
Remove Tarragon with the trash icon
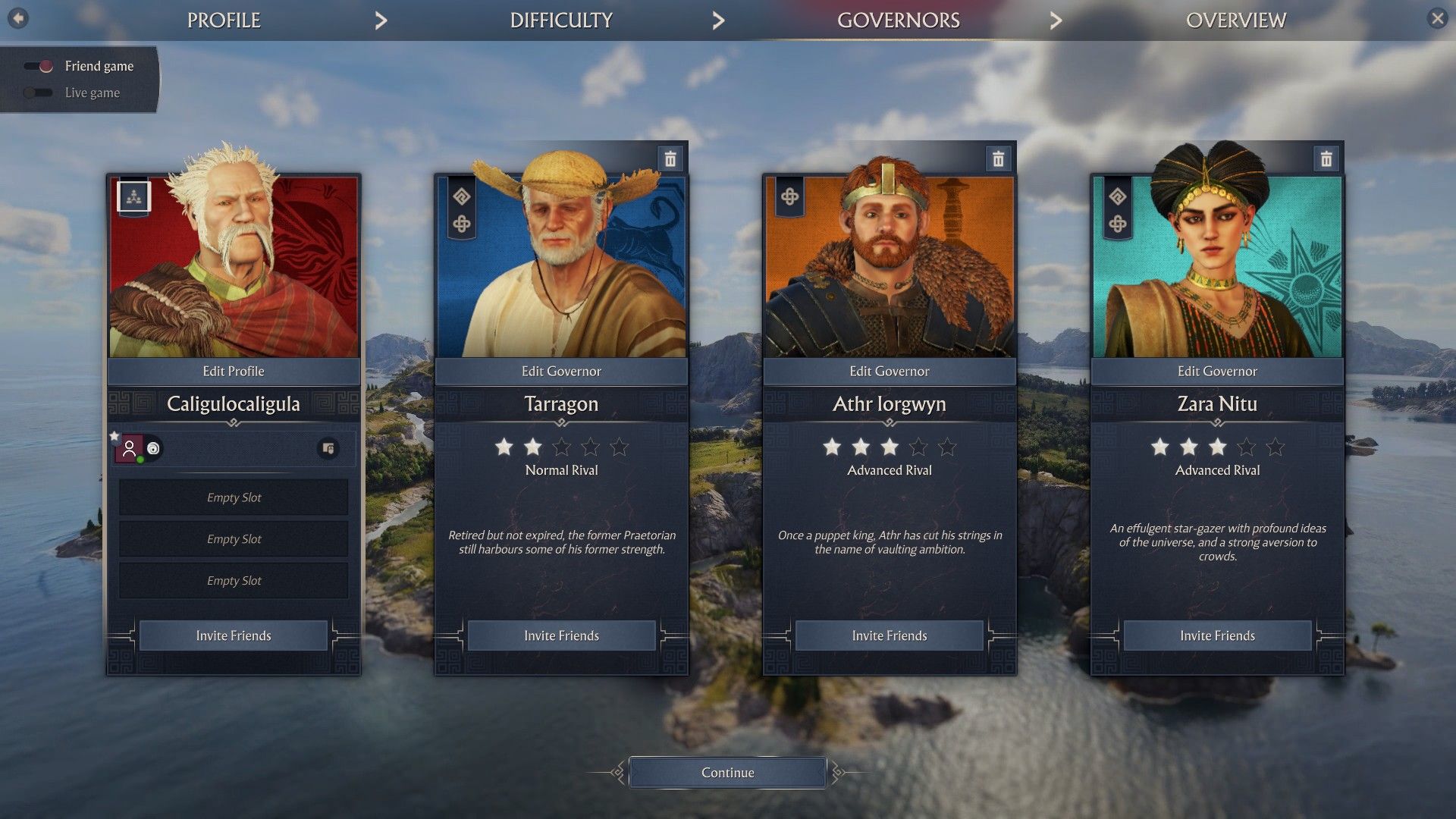coord(670,159)
